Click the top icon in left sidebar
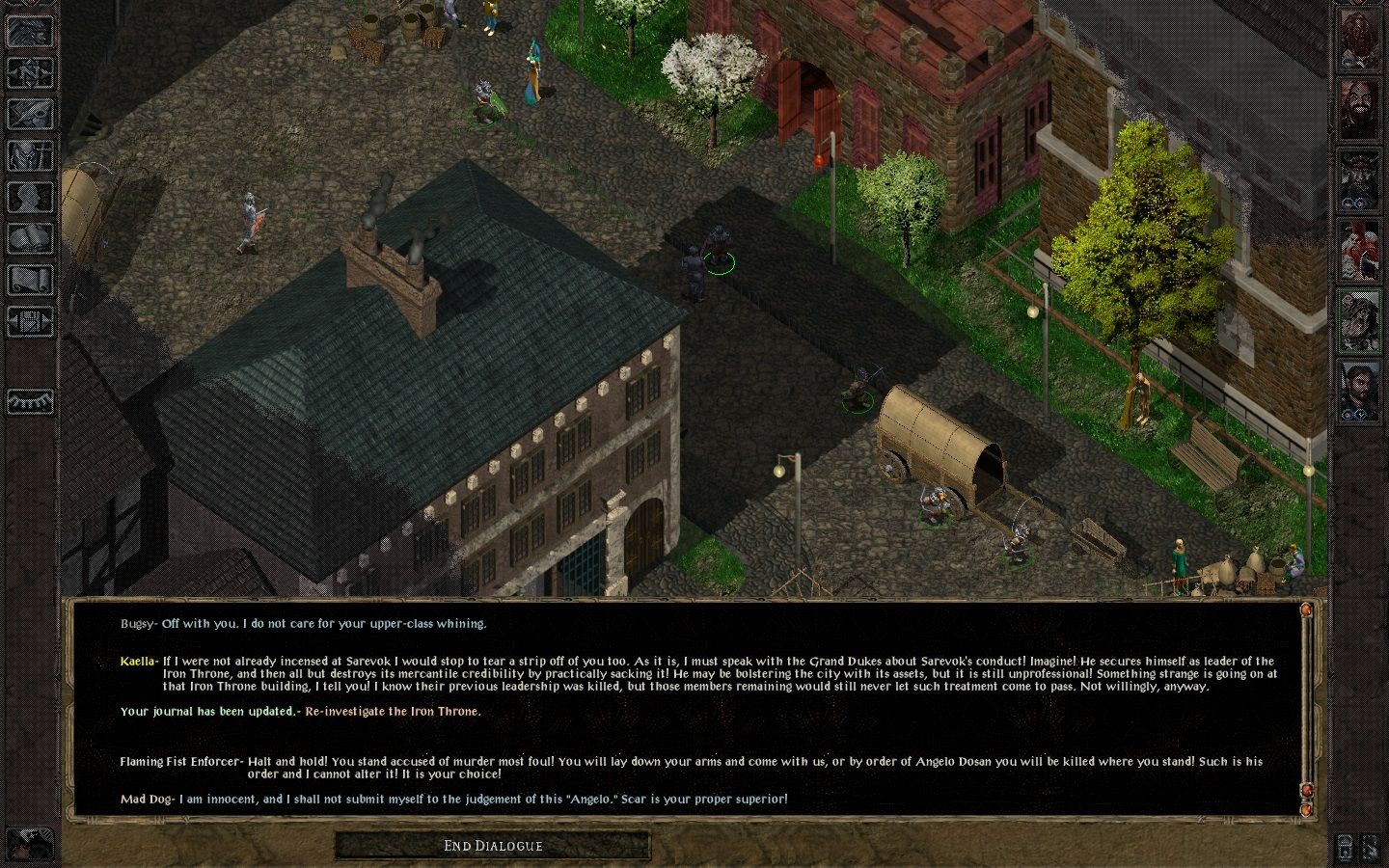1389x868 pixels. [30, 31]
